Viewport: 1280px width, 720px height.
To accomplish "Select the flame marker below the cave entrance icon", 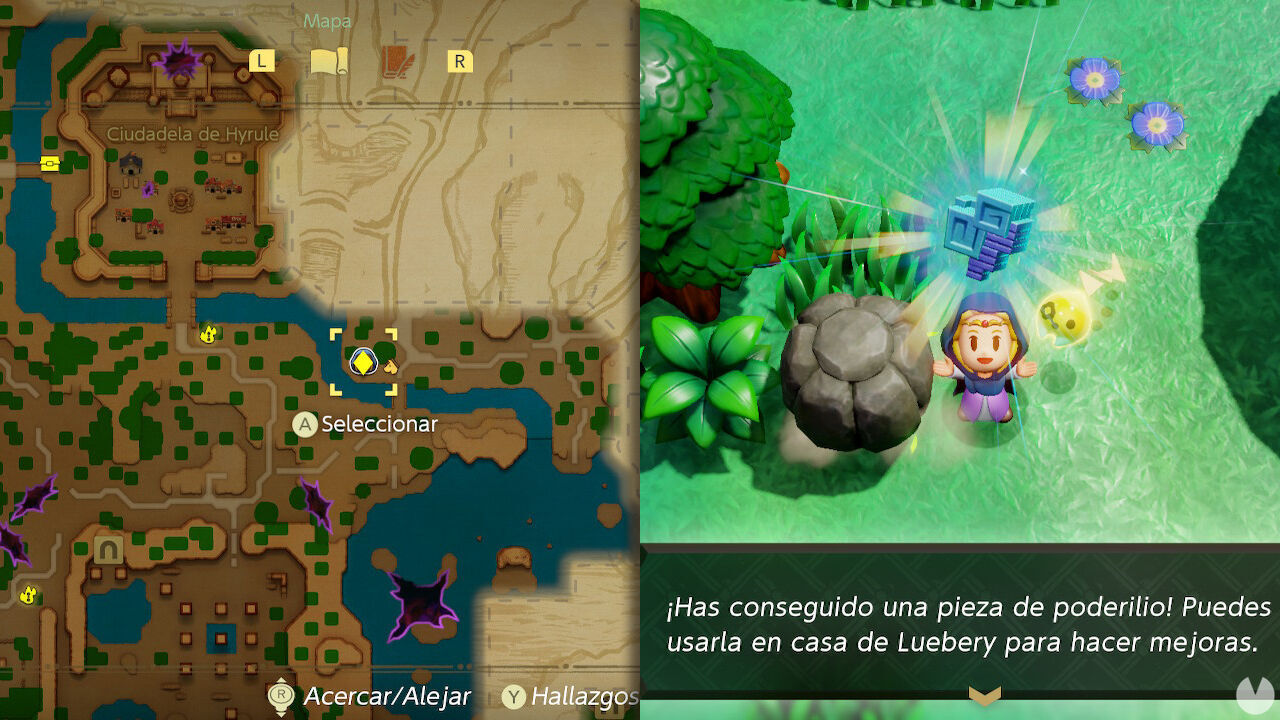I will pos(28,595).
